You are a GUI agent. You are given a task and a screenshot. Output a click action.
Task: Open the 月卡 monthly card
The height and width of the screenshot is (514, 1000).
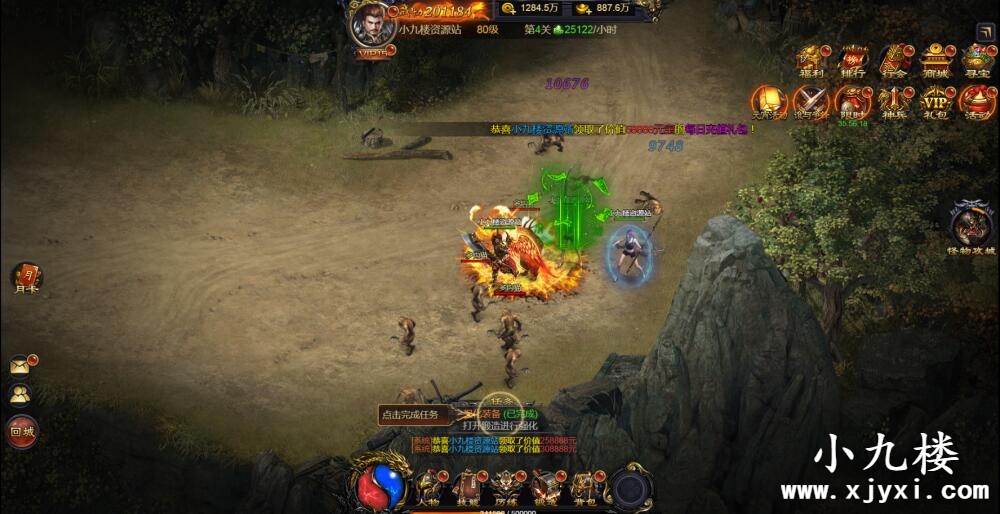tap(26, 278)
